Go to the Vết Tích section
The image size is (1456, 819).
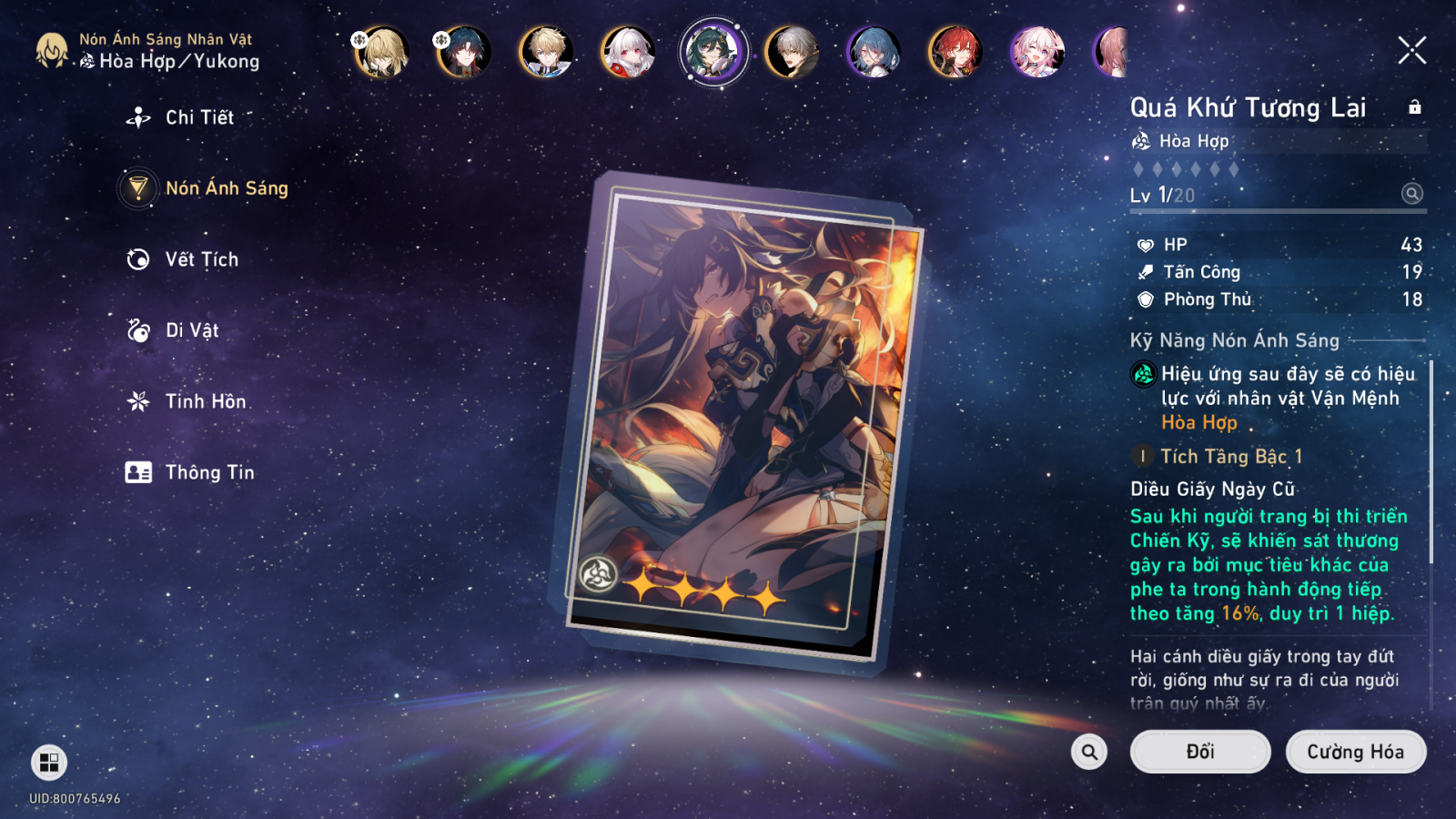(x=201, y=259)
